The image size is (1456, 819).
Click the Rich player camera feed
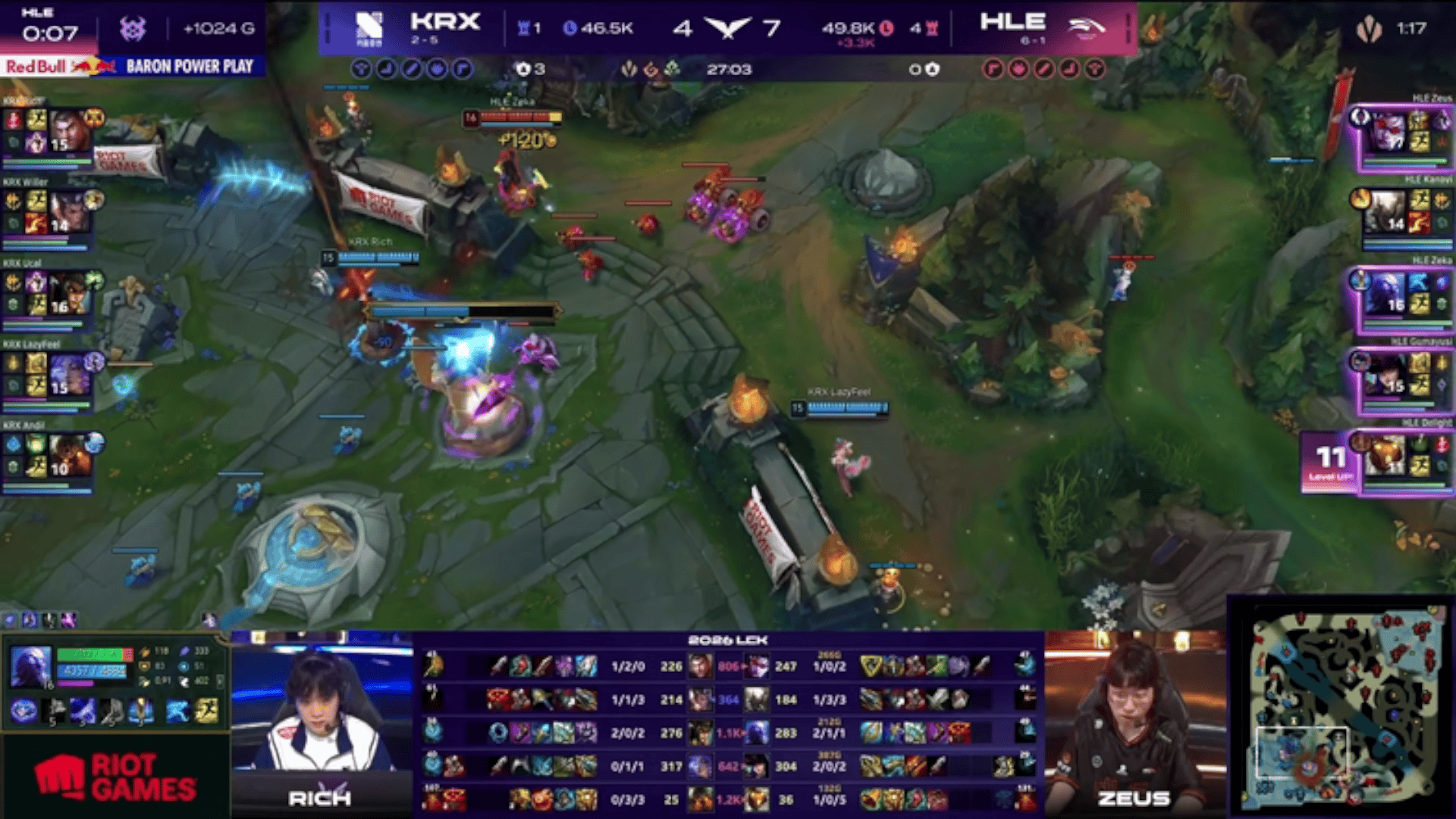coord(322,713)
